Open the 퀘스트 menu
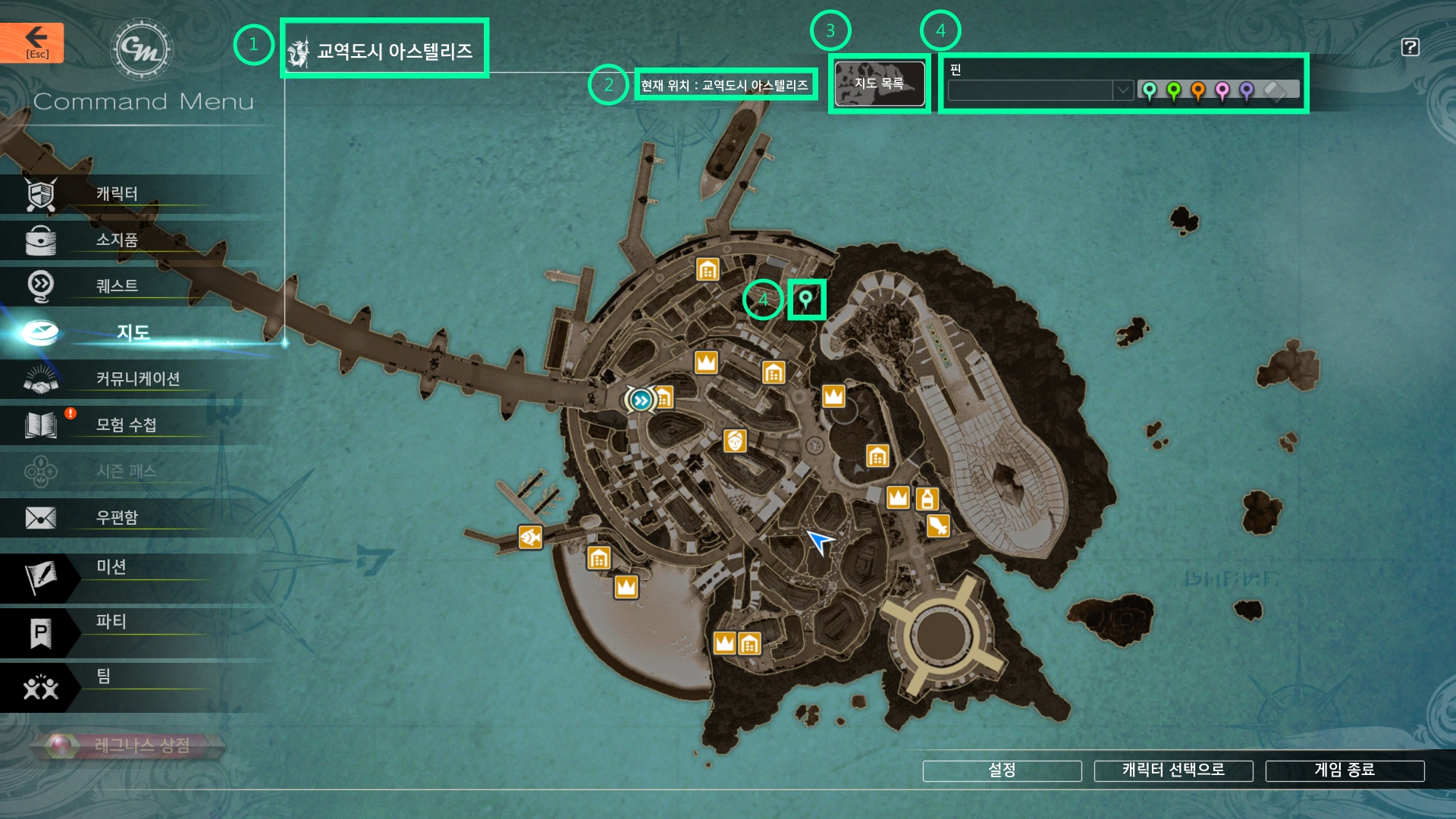The image size is (1456, 819). [x=116, y=287]
